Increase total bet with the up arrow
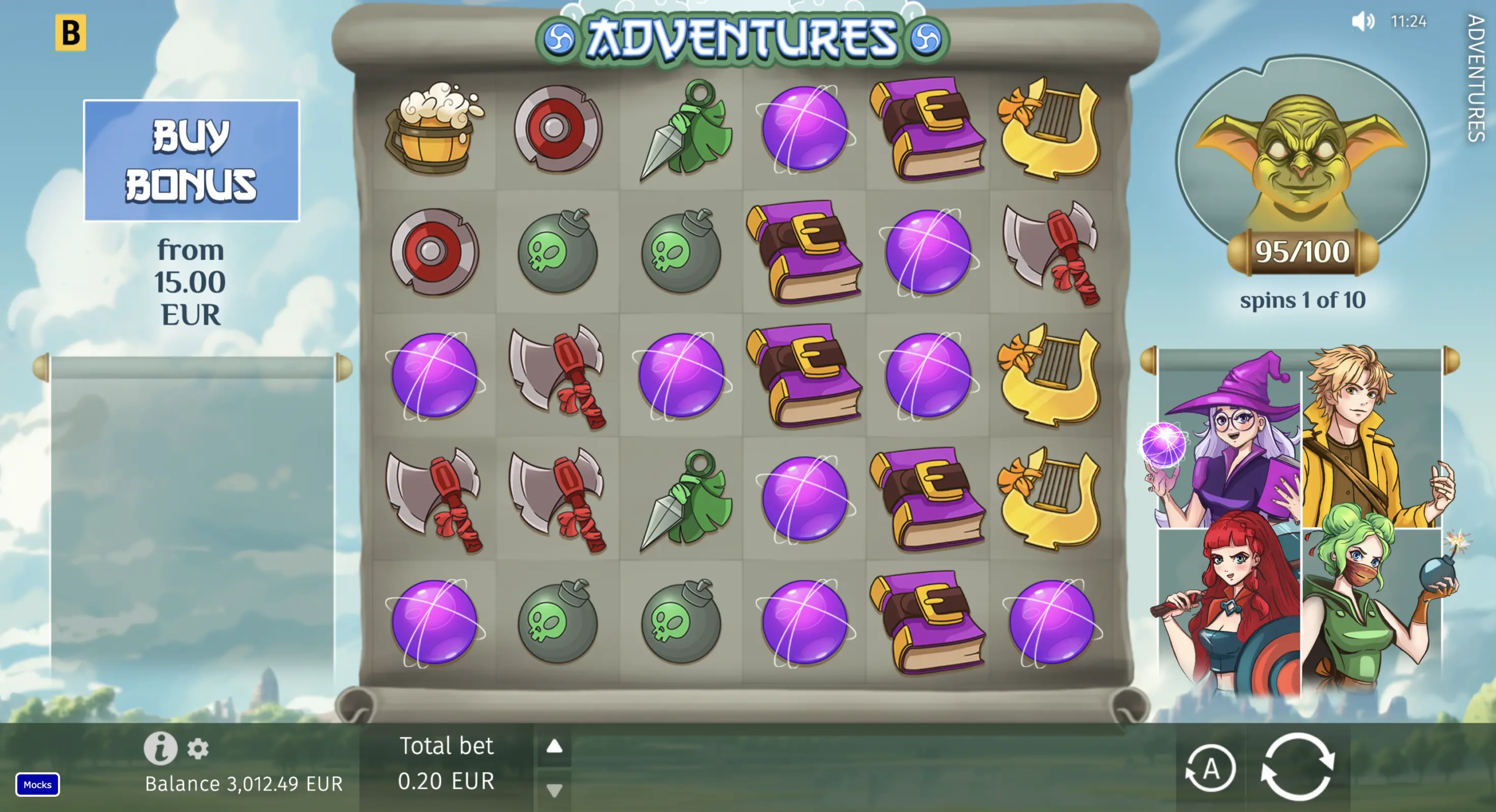This screenshot has width=1496, height=812. point(554,747)
